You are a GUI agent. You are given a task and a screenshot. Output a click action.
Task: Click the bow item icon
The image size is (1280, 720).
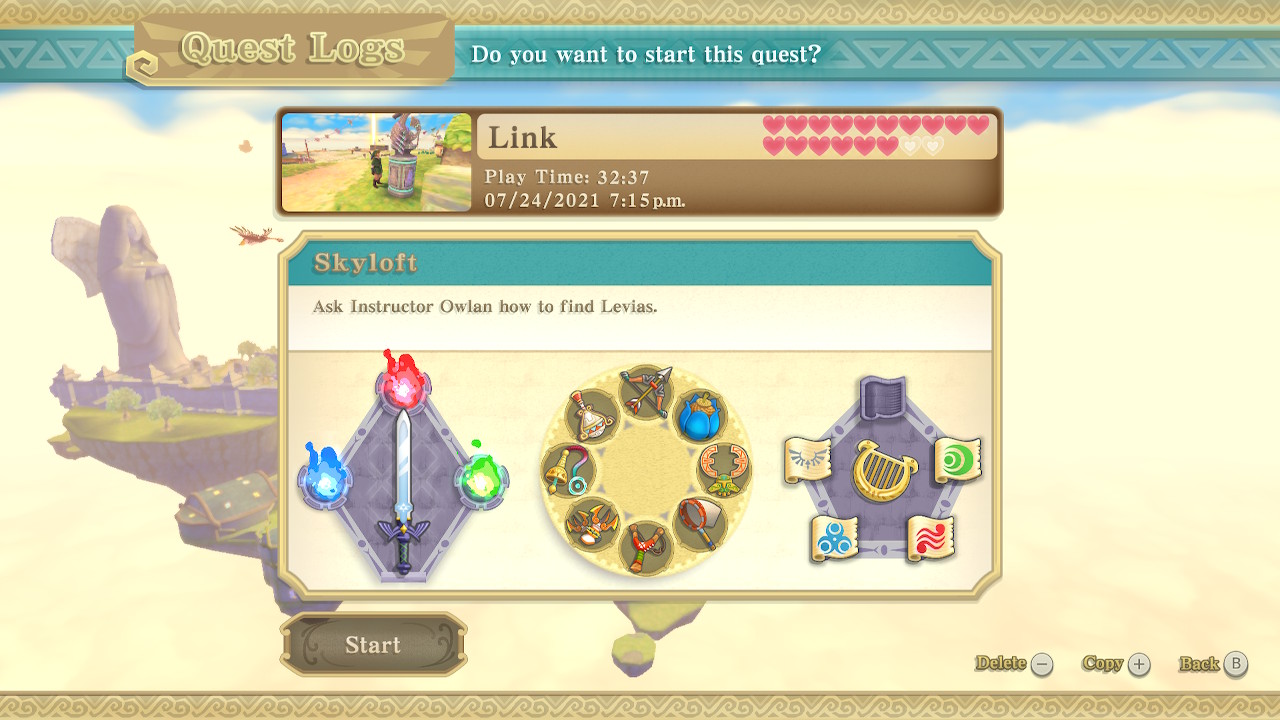point(646,390)
